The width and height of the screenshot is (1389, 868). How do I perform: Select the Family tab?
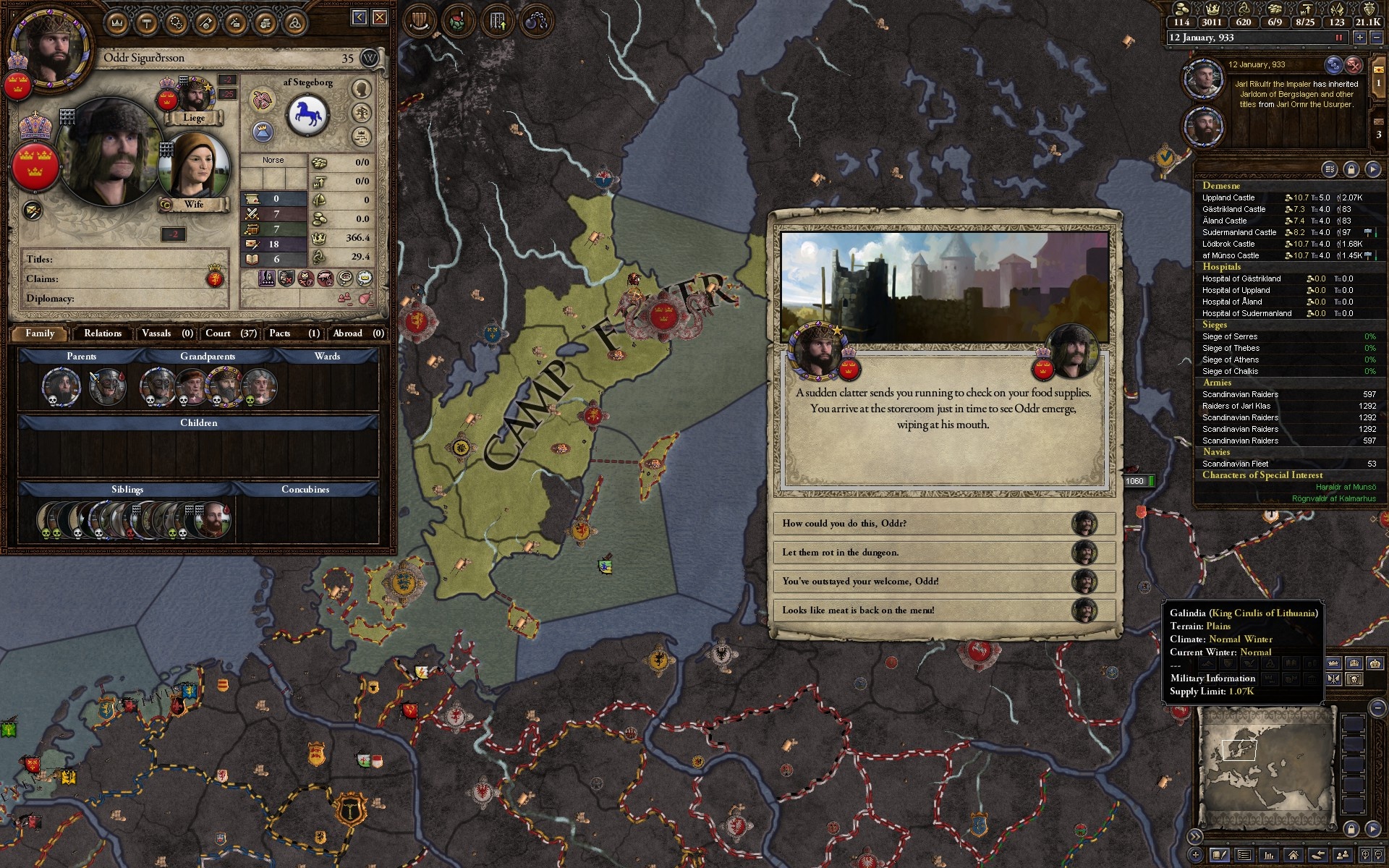(x=40, y=333)
